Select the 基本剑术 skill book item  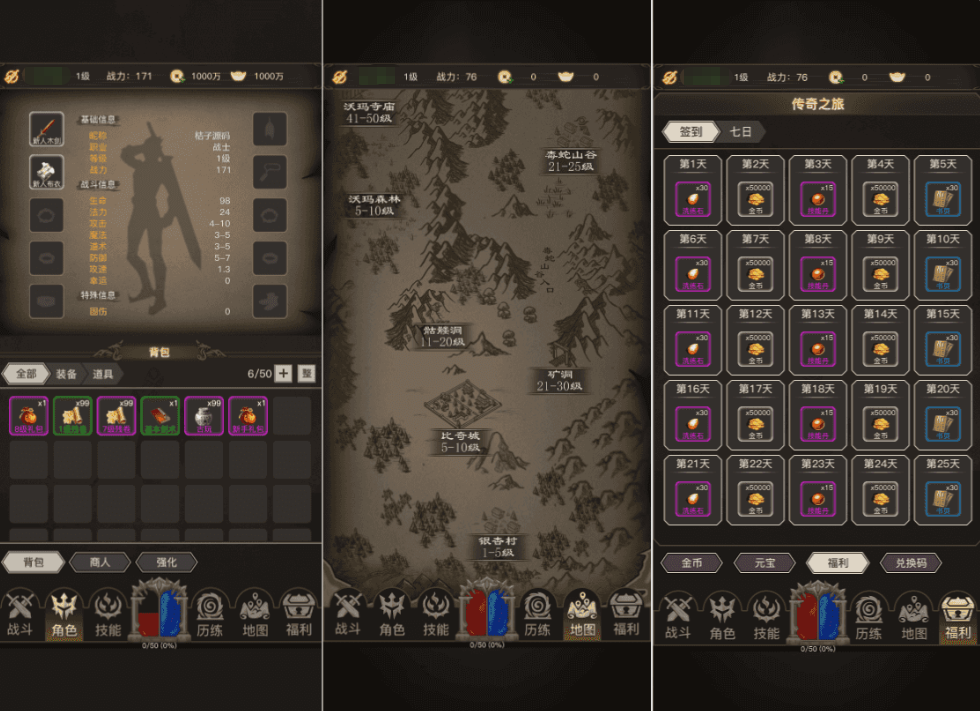159,416
